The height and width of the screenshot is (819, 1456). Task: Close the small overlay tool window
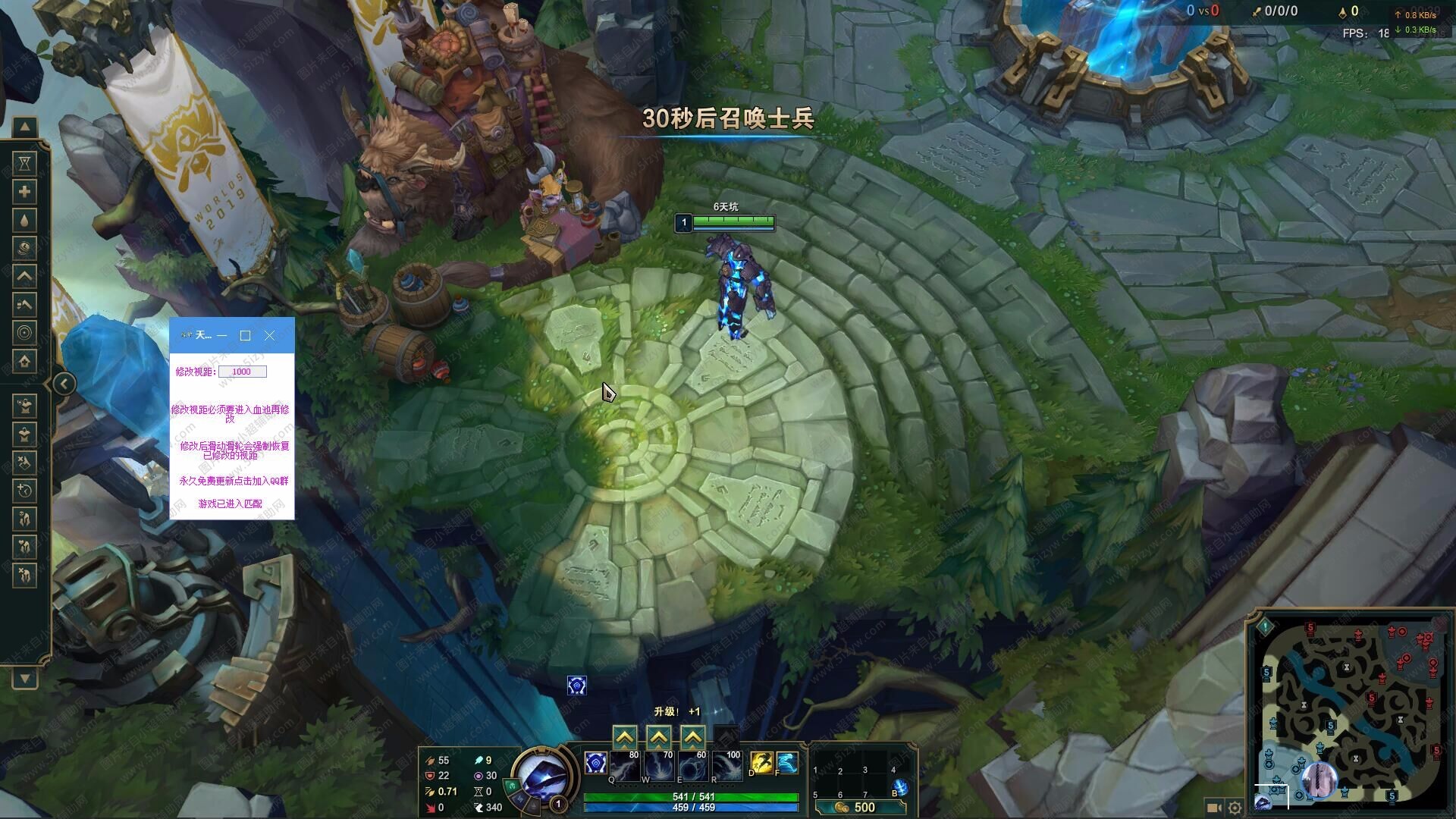(x=269, y=335)
